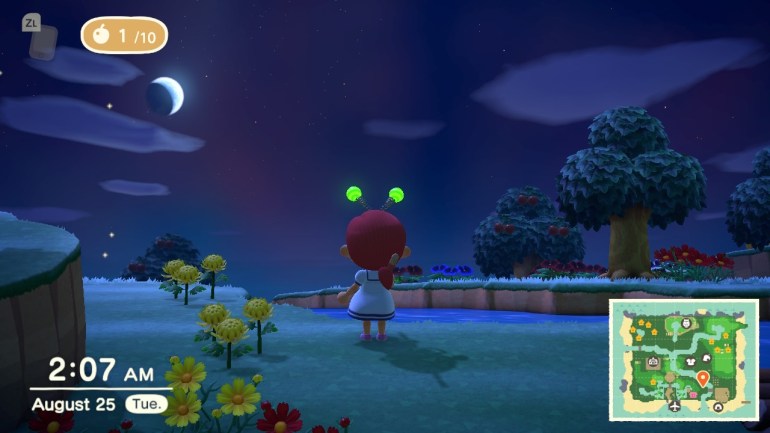Click the island minimap
Screen dimensions: 770x433
point(683,360)
